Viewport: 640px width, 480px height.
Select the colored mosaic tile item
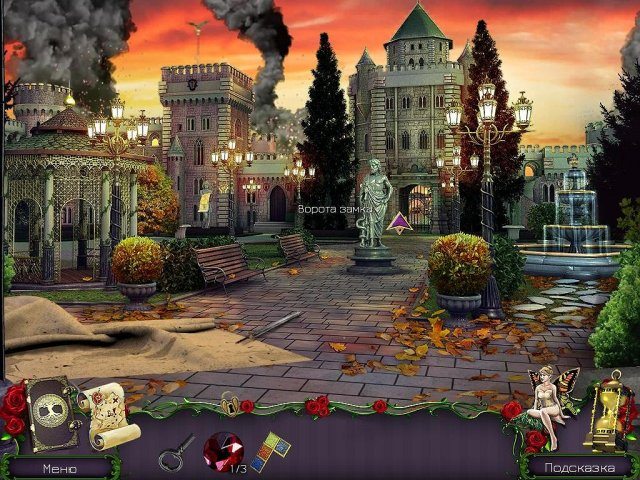(270, 449)
